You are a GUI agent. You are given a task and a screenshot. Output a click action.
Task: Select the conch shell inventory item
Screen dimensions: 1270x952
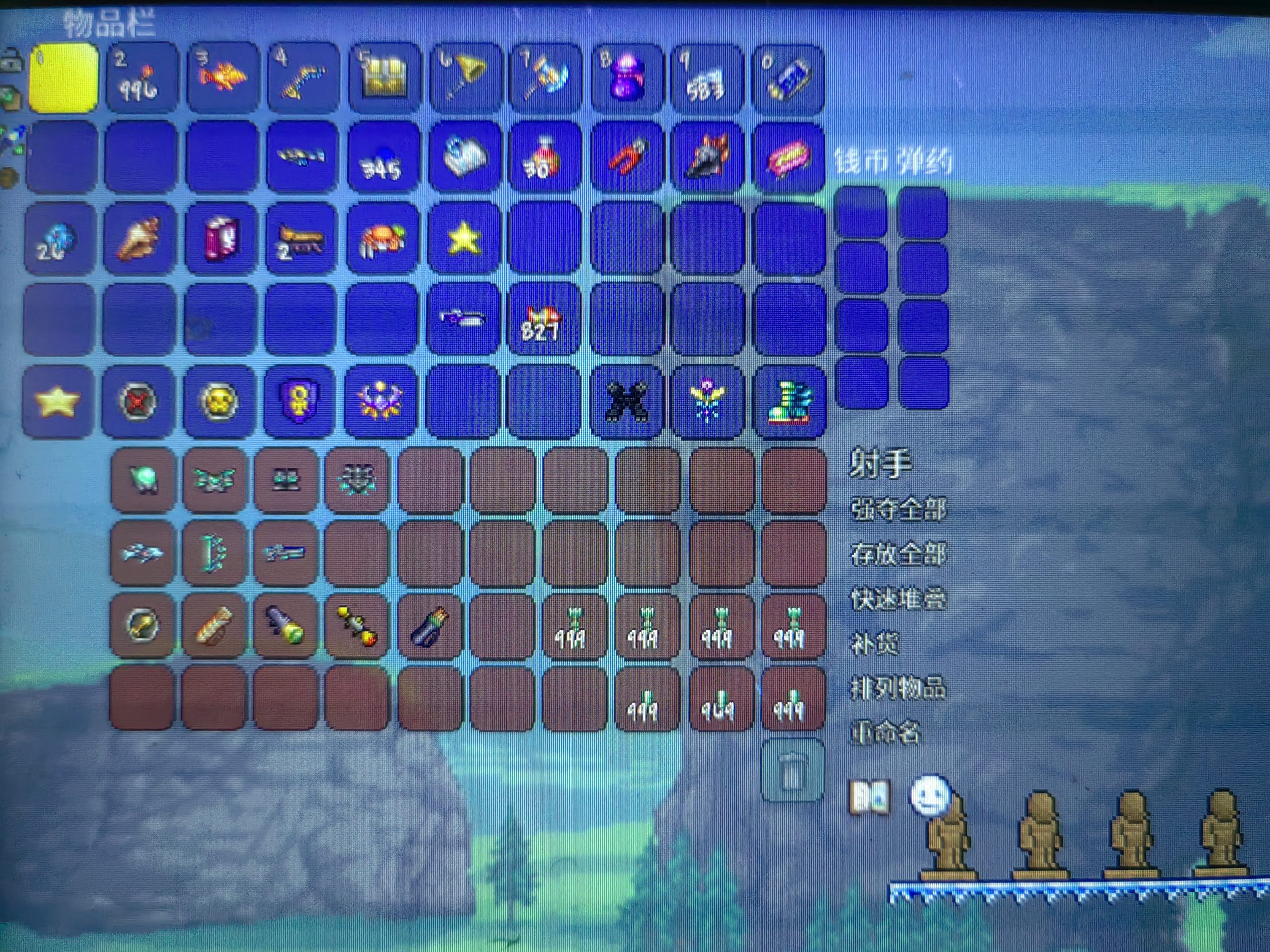coord(139,238)
